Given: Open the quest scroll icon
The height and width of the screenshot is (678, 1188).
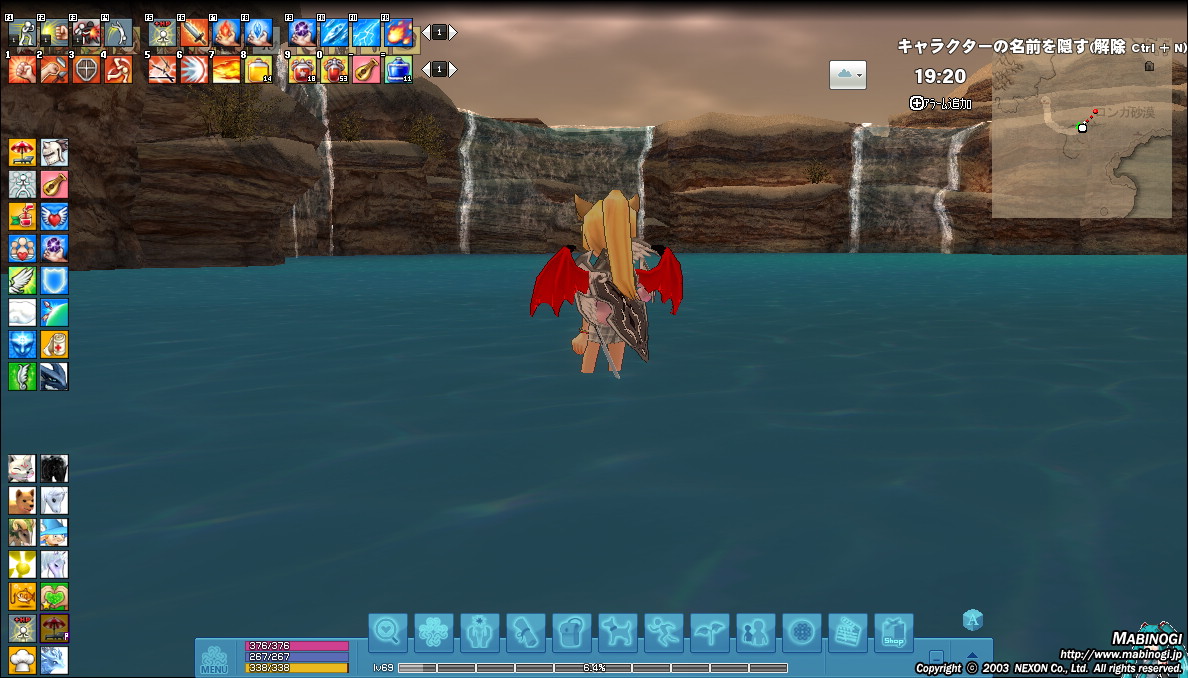Looking at the screenshot, I should [x=526, y=632].
